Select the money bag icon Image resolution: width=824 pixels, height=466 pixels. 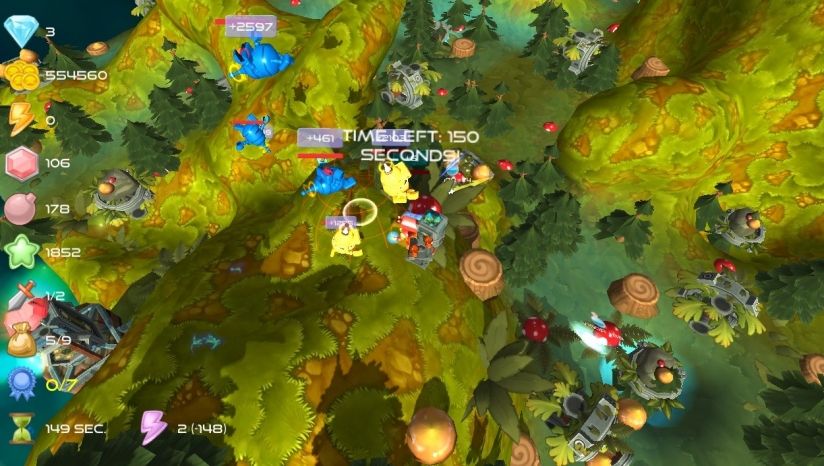pyautogui.click(x=21, y=342)
